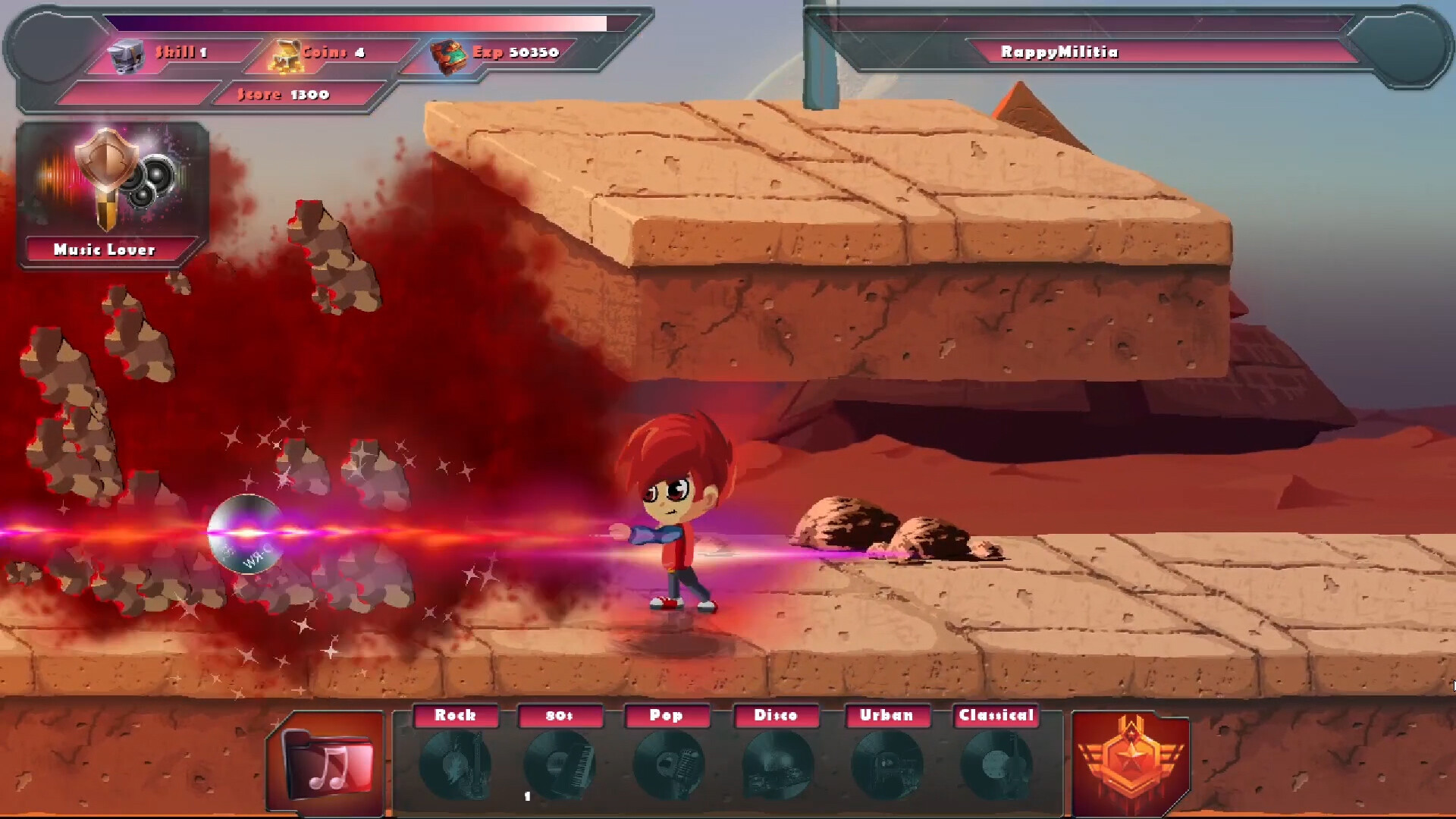The image size is (1456, 819).
Task: Select the Urban music record
Action: point(886,763)
